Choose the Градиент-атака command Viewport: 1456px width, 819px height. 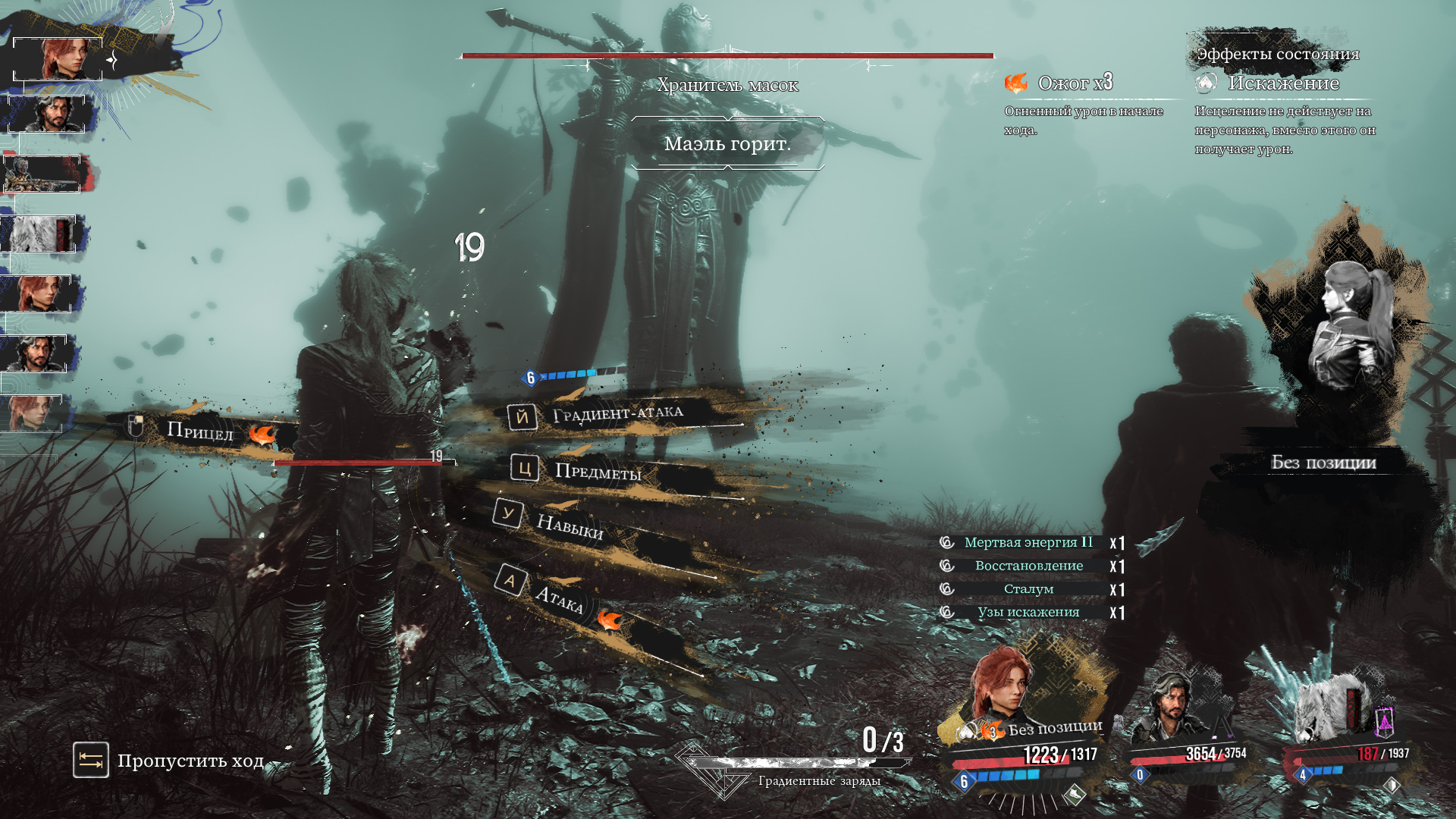[617, 414]
